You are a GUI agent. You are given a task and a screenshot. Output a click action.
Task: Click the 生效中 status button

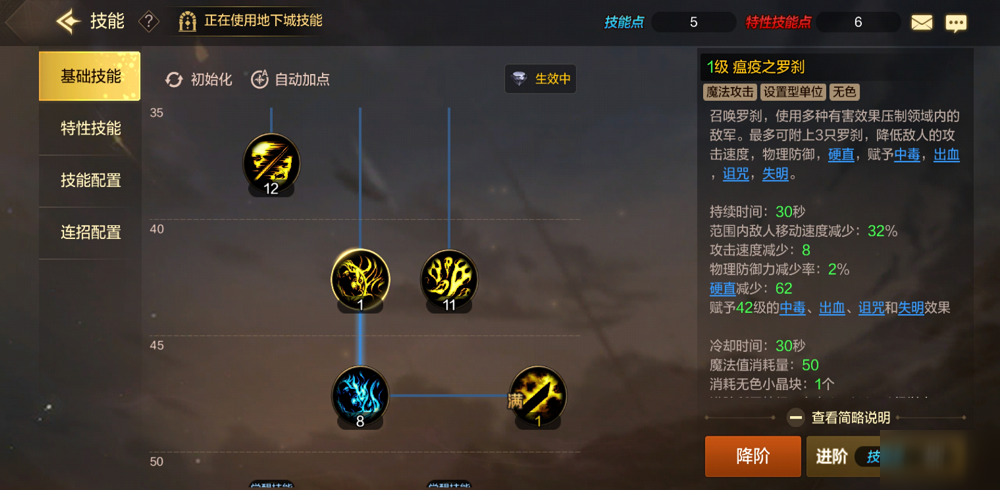click(x=541, y=79)
